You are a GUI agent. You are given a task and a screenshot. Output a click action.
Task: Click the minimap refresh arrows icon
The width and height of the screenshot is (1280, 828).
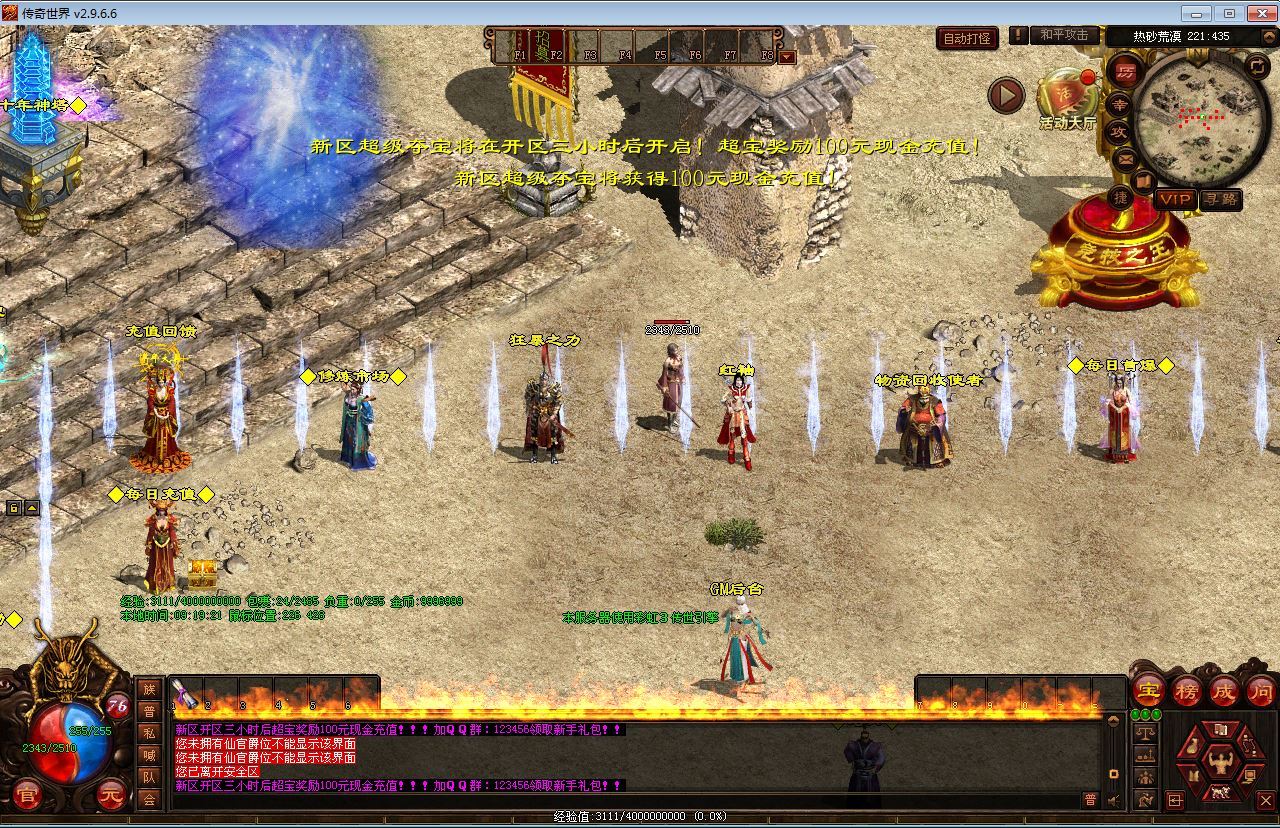click(x=1258, y=65)
